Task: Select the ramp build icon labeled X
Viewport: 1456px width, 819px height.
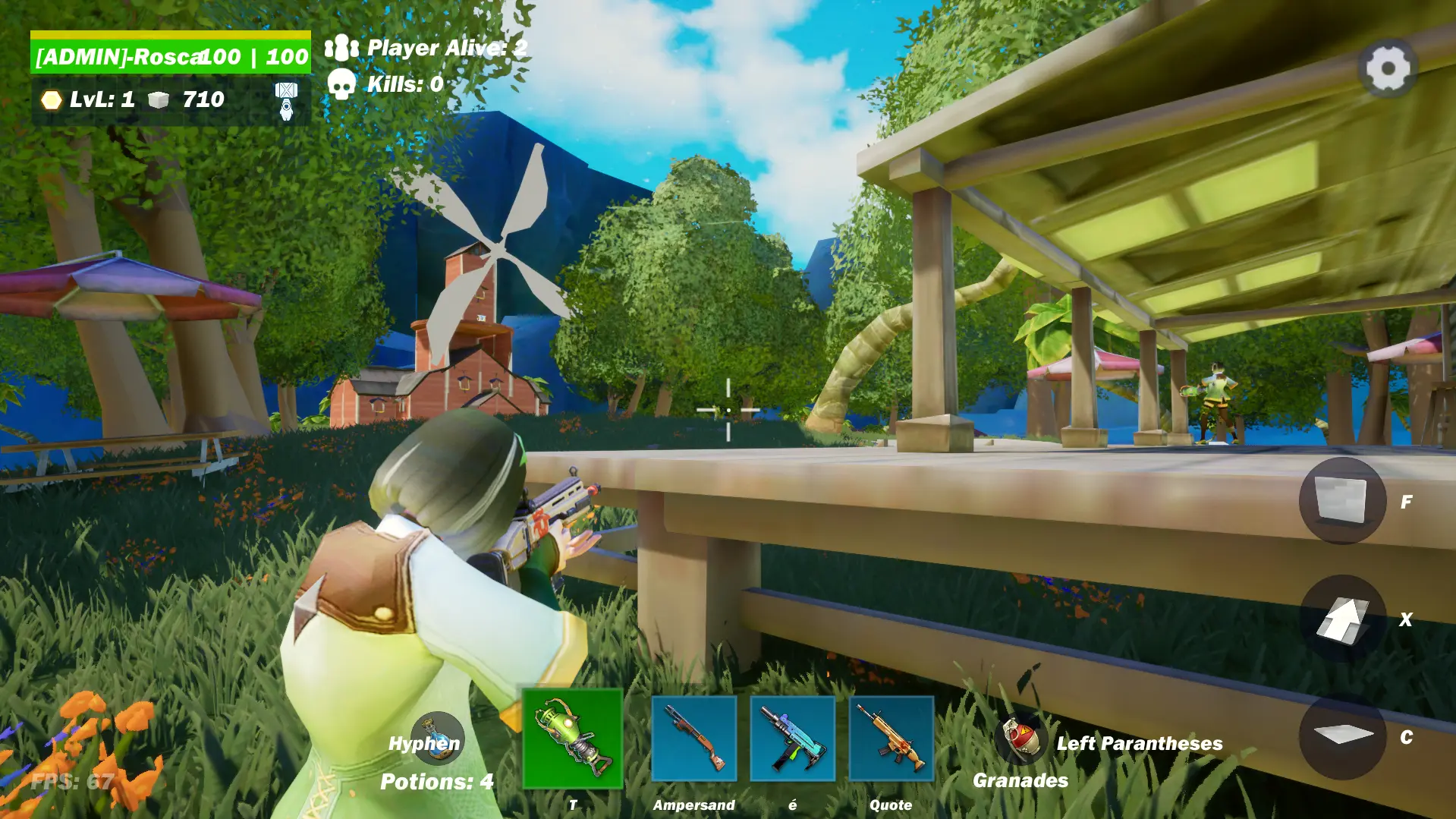Action: [x=1346, y=619]
